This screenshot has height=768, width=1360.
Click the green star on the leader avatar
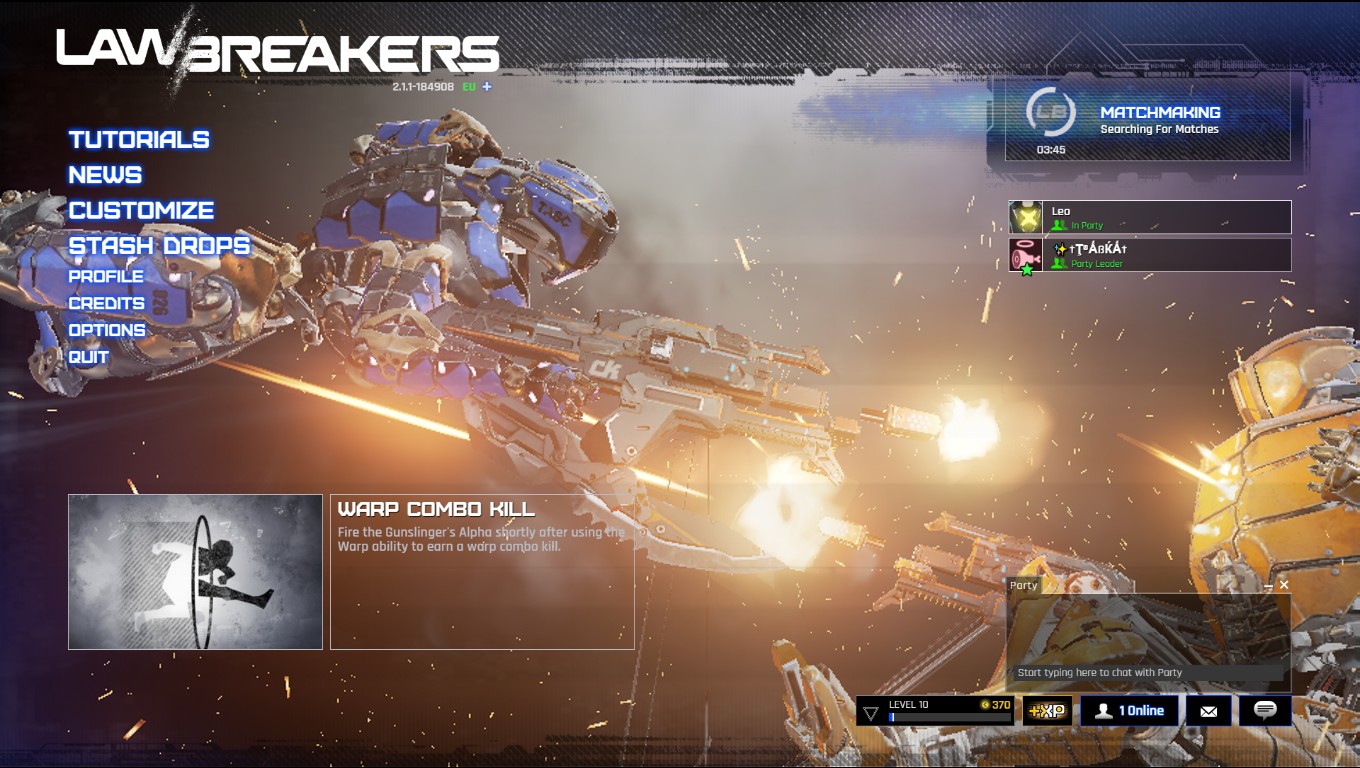tap(1025, 268)
